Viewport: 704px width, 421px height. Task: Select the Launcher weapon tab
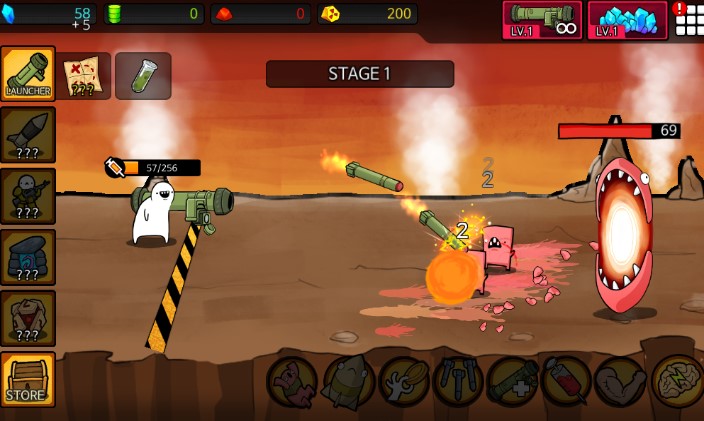click(x=28, y=73)
